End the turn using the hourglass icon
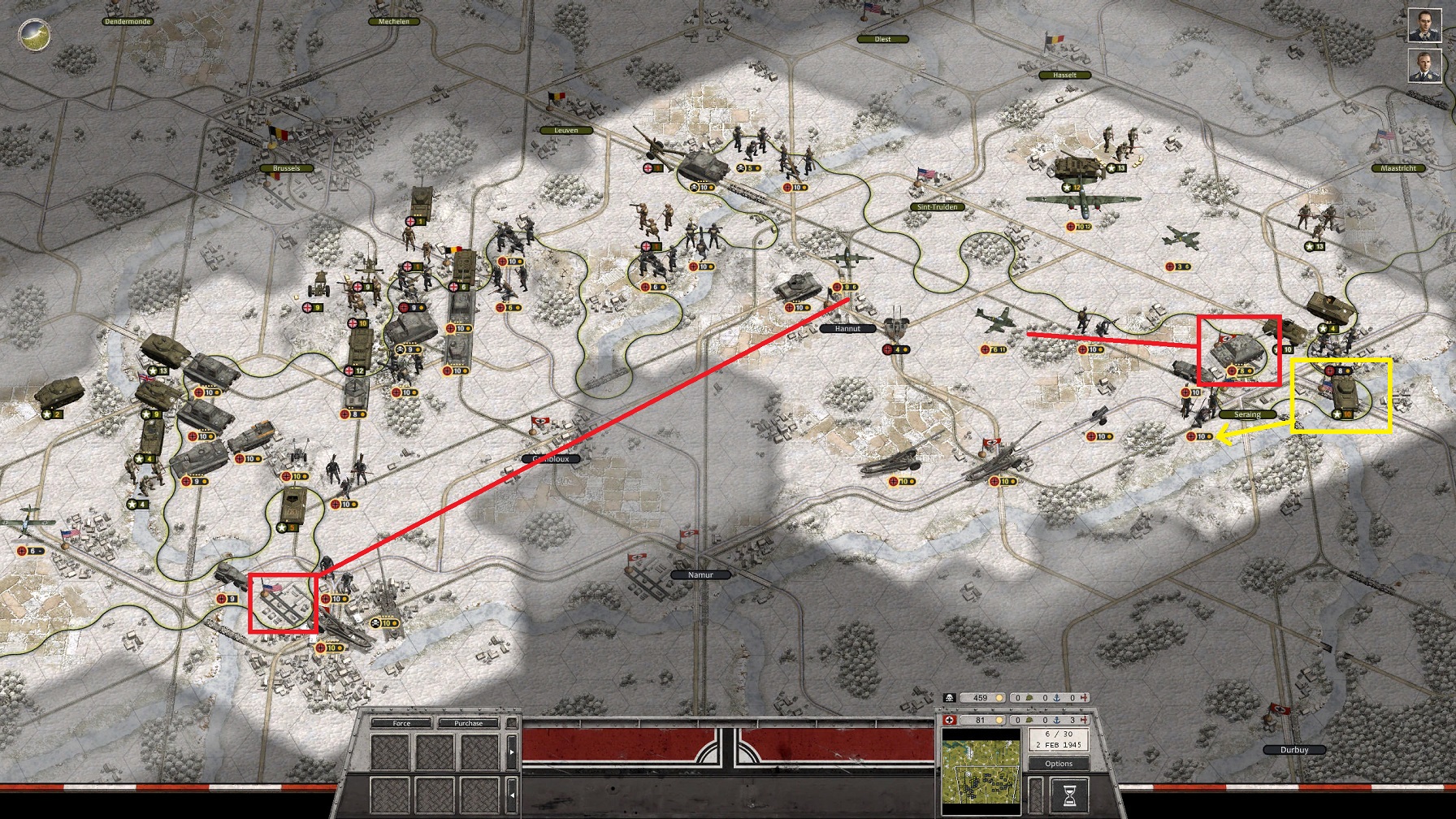Image resolution: width=1456 pixels, height=819 pixels. (x=1069, y=795)
